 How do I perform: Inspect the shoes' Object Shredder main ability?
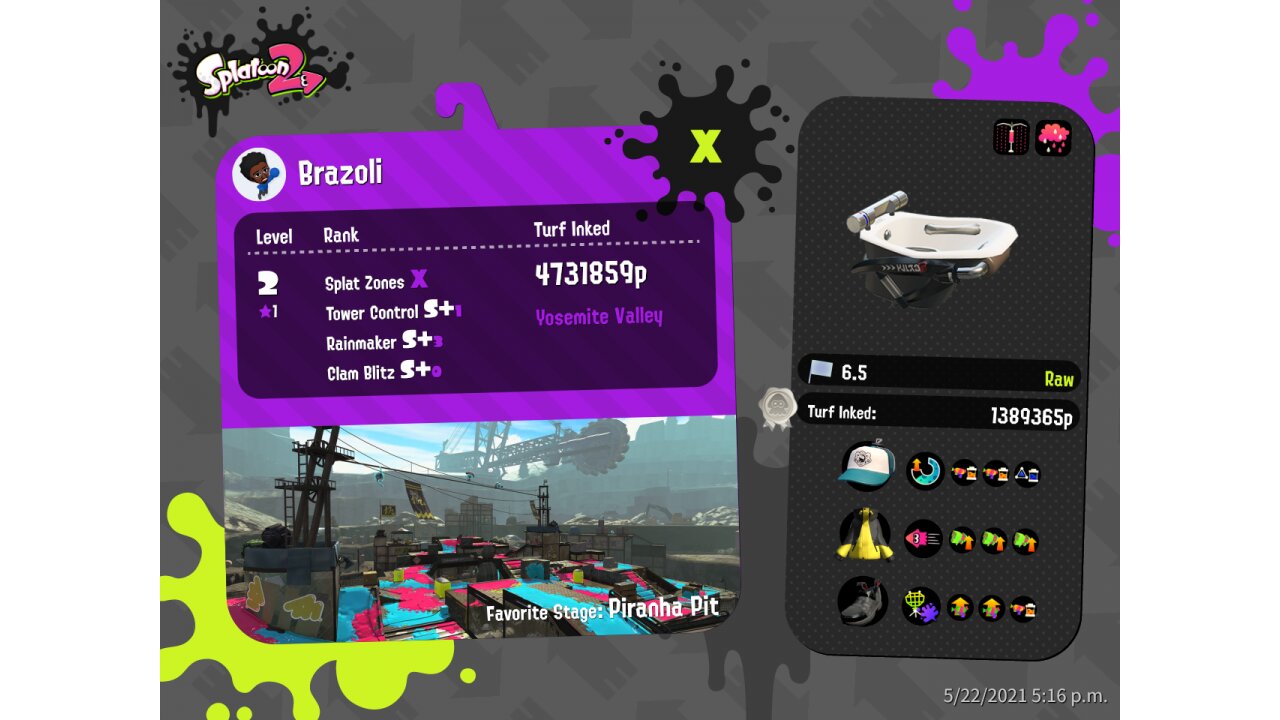[x=921, y=606]
